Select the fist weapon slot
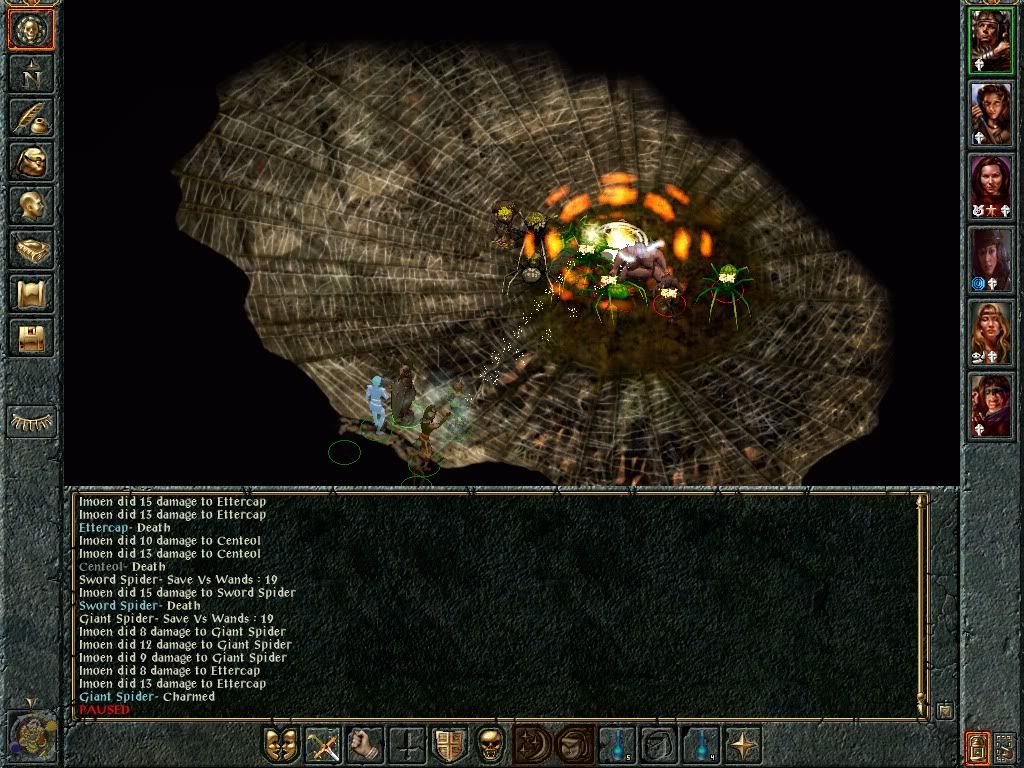 (365, 745)
